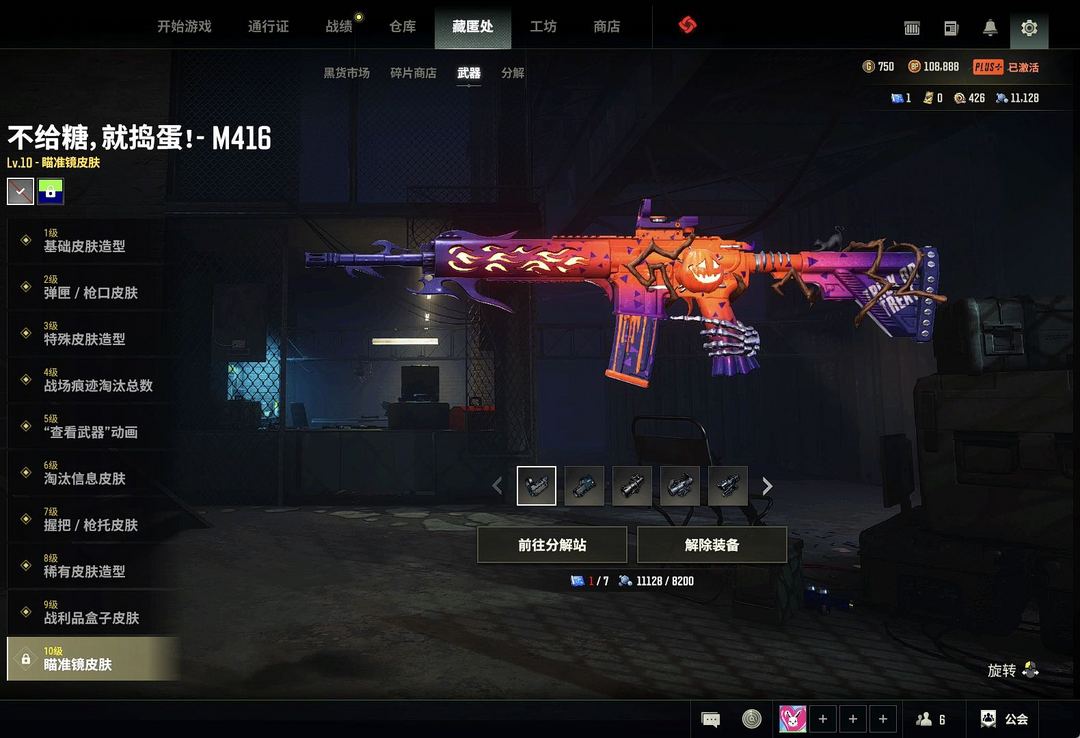Open the 公会 guild panel

coord(1005,718)
